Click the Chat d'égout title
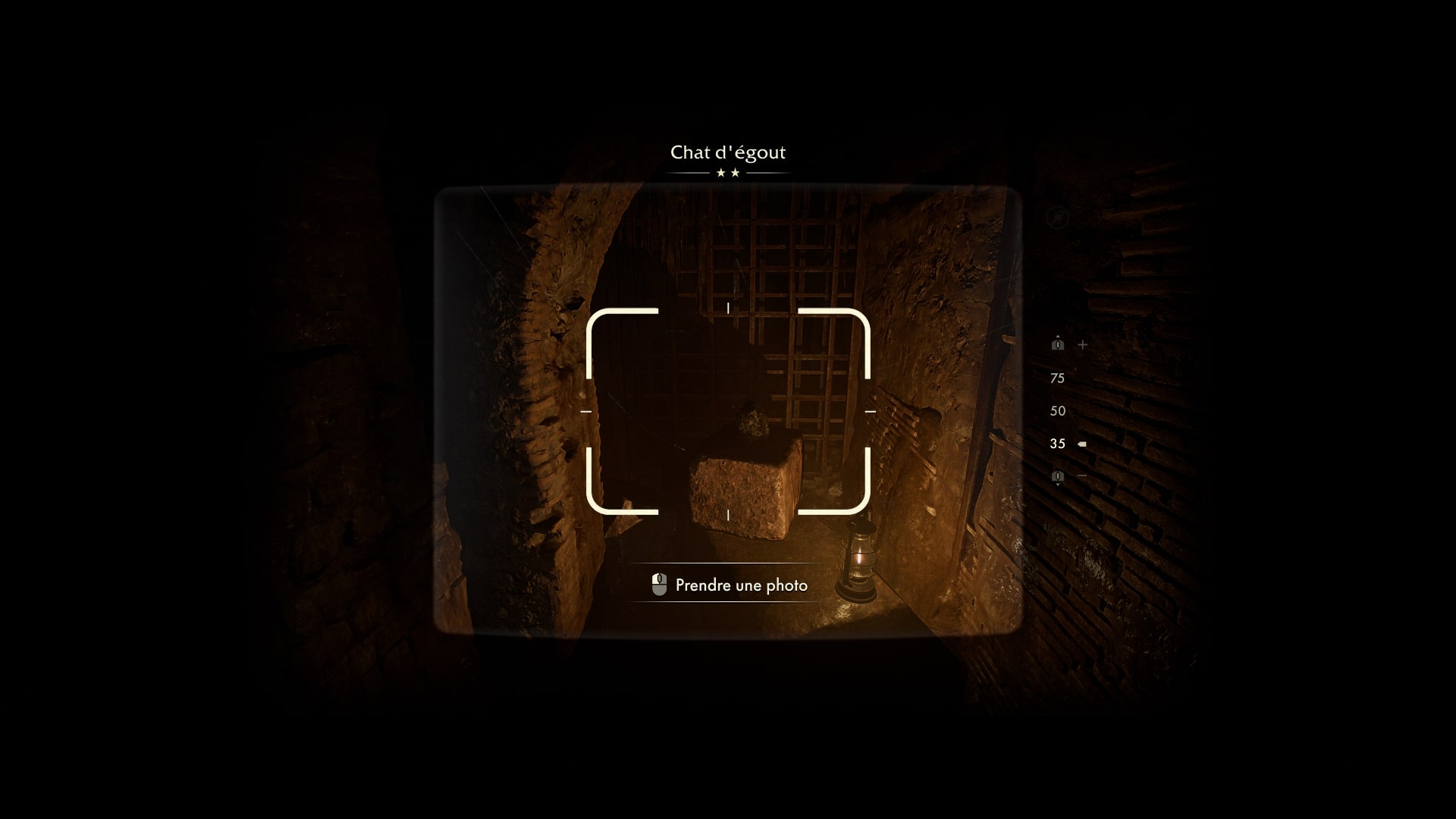1456x819 pixels. (x=728, y=152)
